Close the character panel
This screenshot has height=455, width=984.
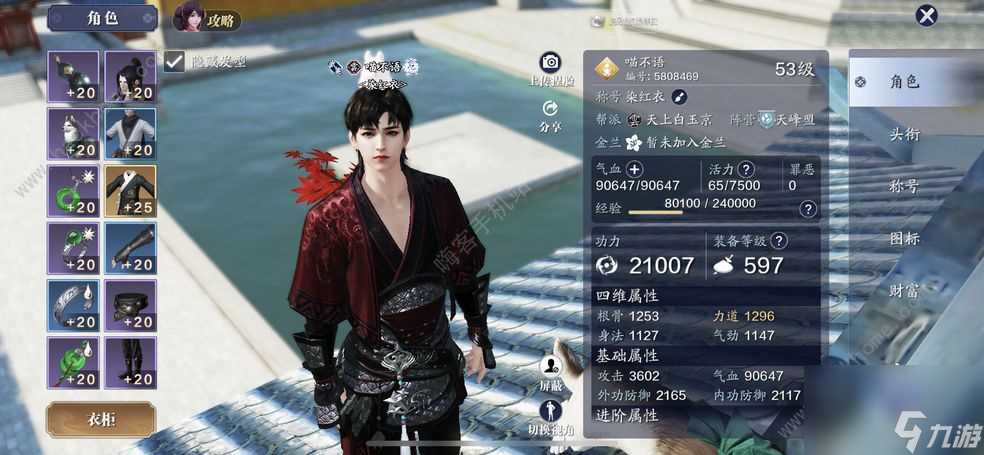coord(927,15)
